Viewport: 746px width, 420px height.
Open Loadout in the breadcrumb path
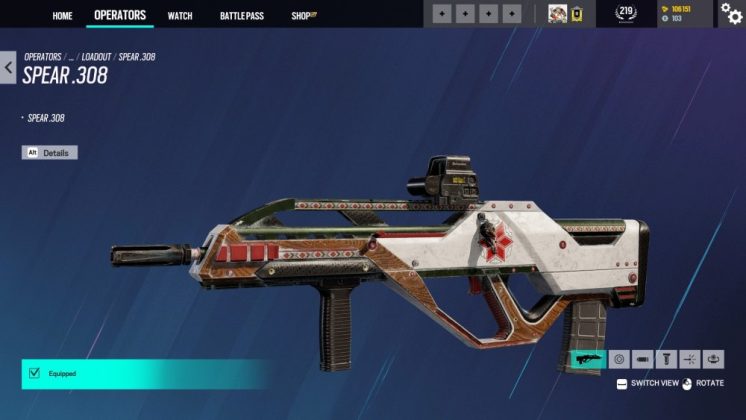click(x=99, y=57)
